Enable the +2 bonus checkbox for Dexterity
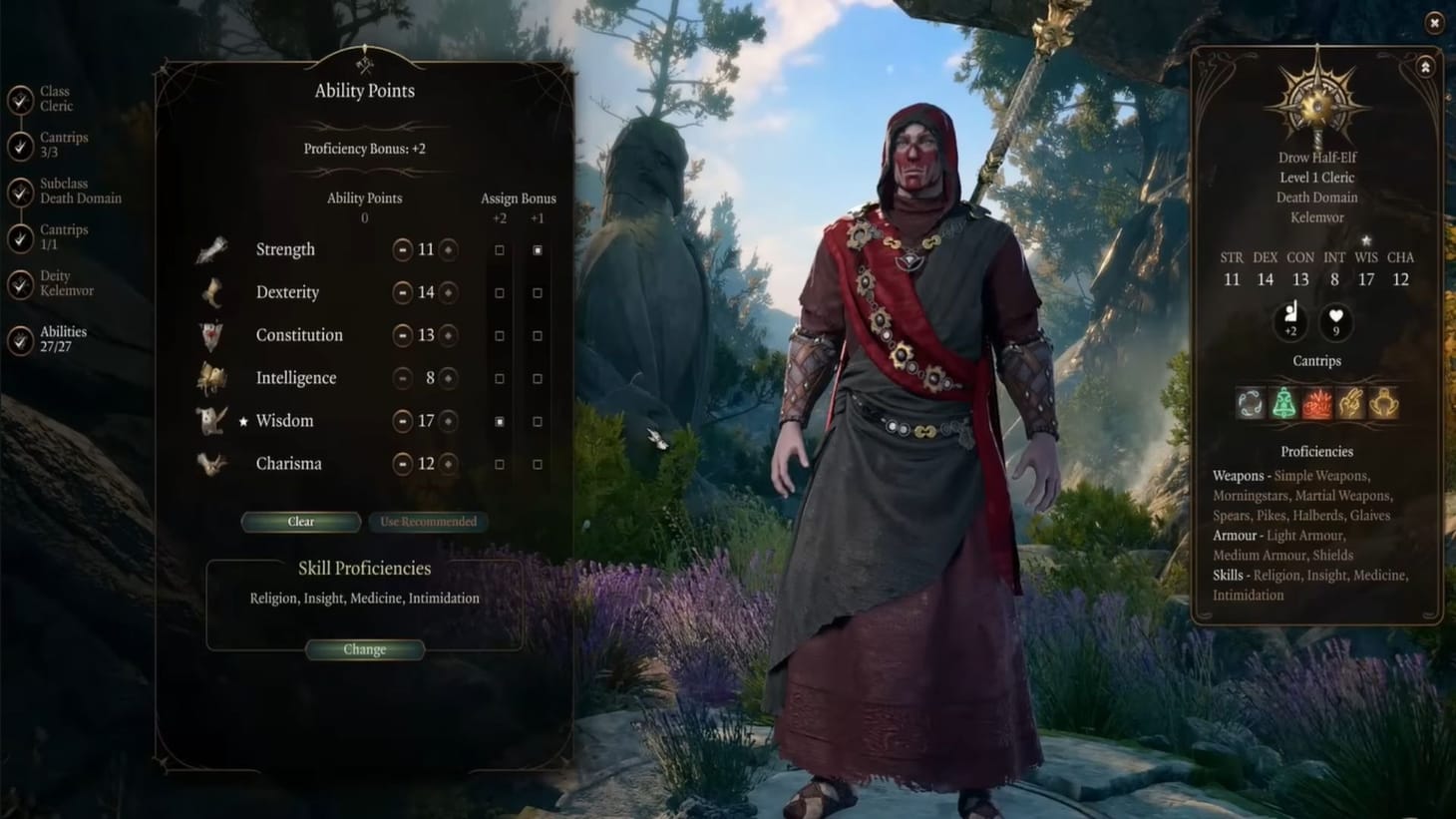Image resolution: width=1456 pixels, height=819 pixels. tap(500, 292)
